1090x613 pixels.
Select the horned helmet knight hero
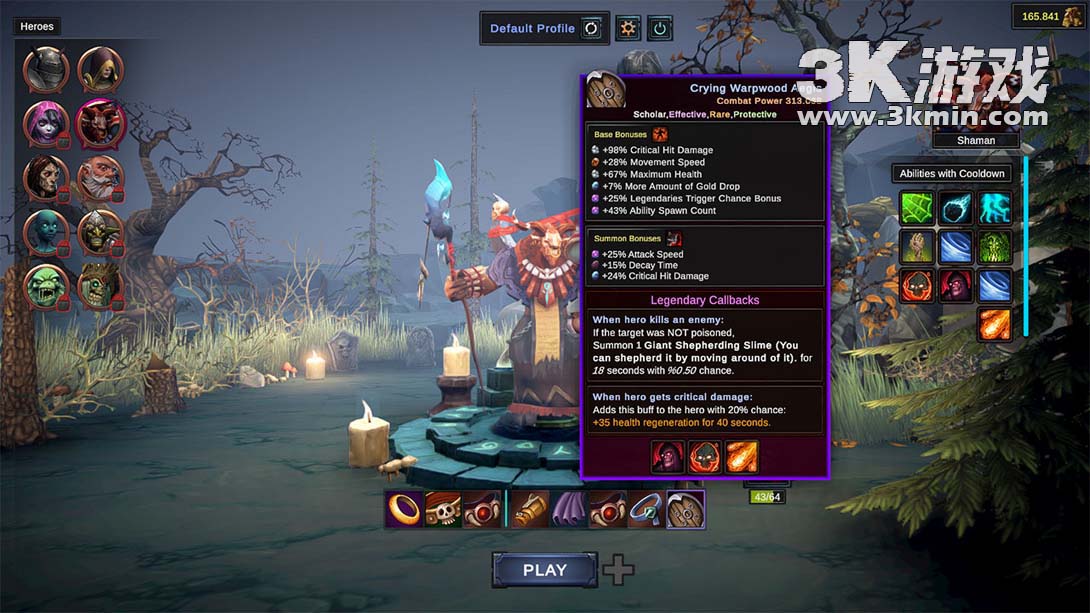click(46, 69)
